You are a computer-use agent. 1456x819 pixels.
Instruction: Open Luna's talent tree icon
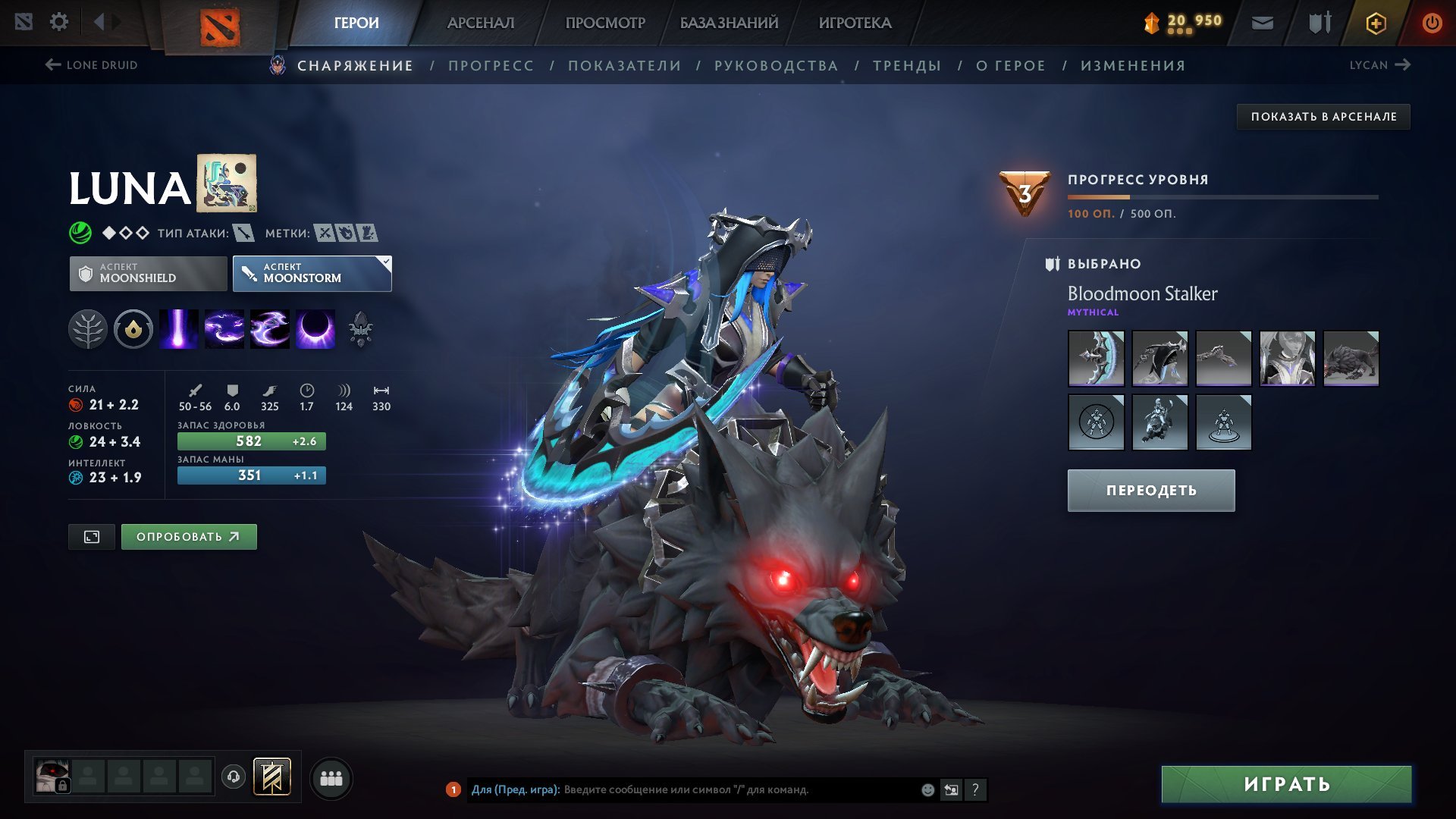[x=89, y=329]
